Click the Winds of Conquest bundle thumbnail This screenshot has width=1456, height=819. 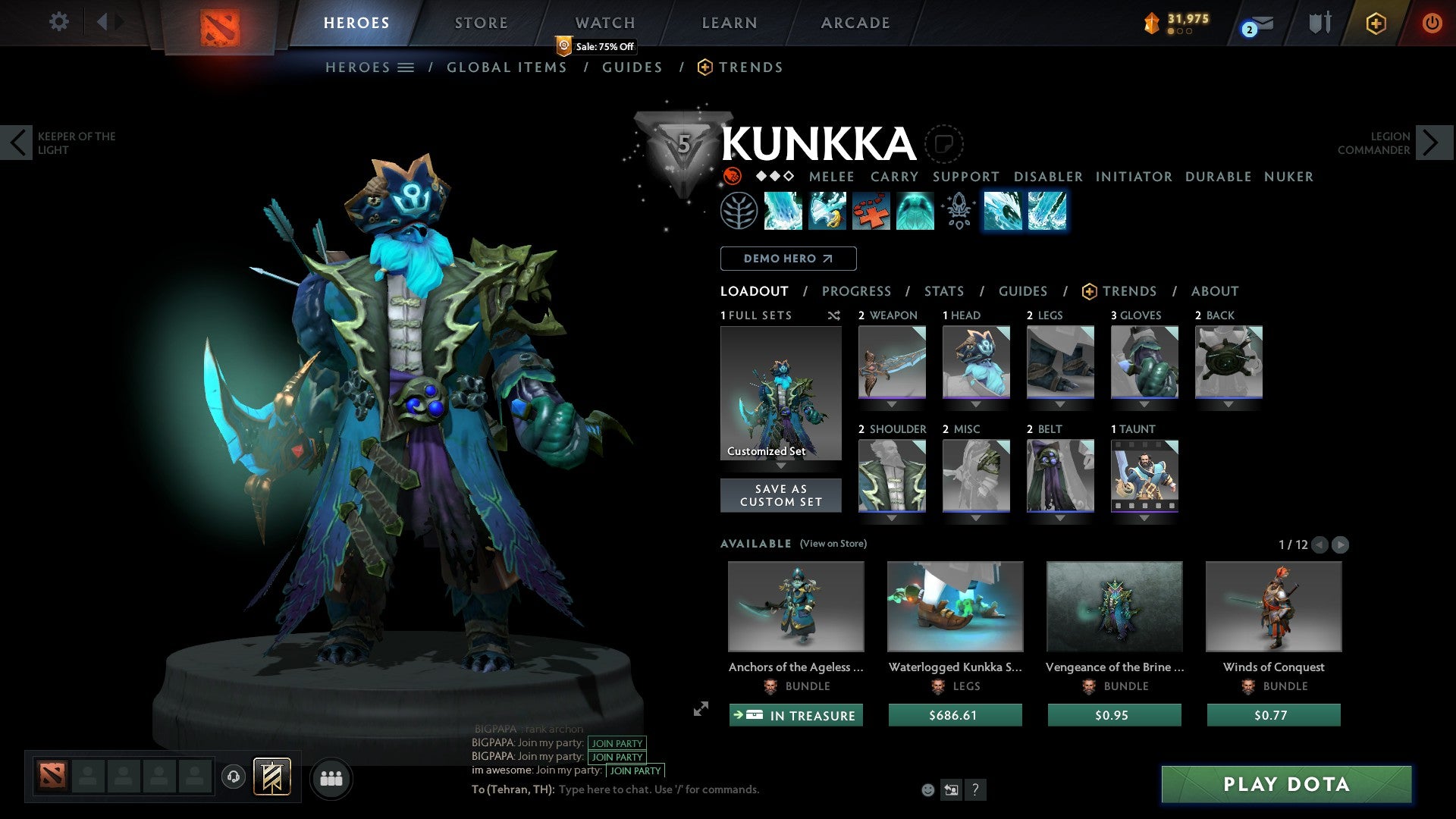pyautogui.click(x=1273, y=606)
